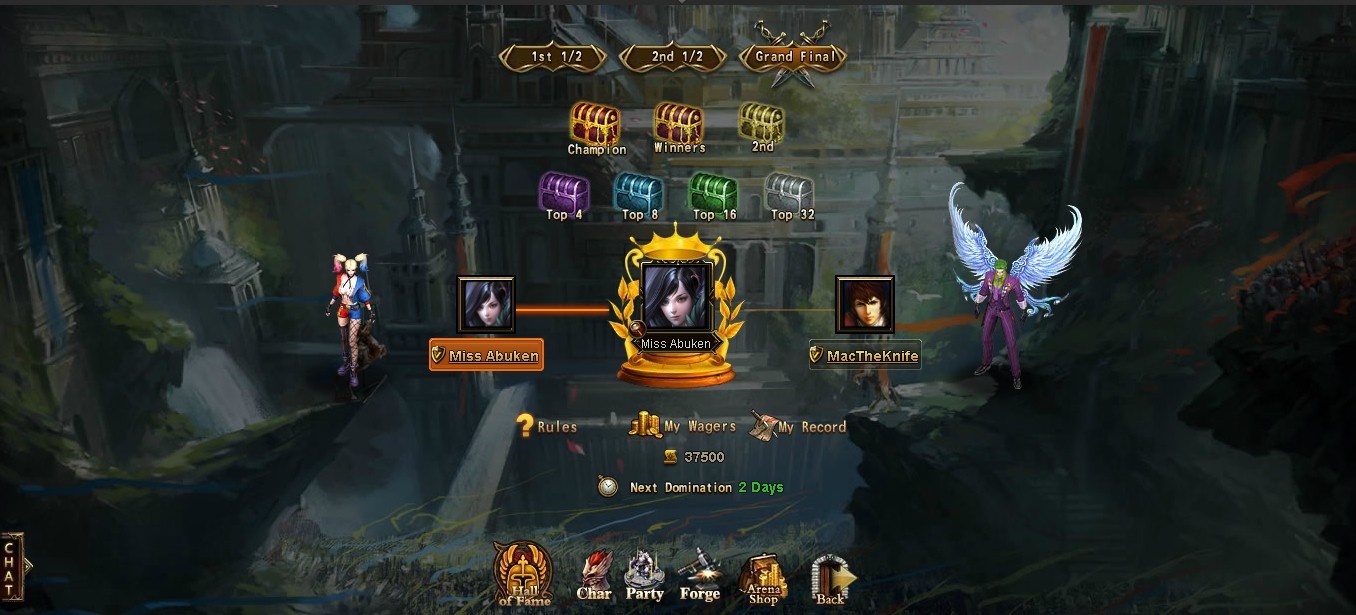Open the purple Top 4 chest
The image size is (1356, 615).
564,192
